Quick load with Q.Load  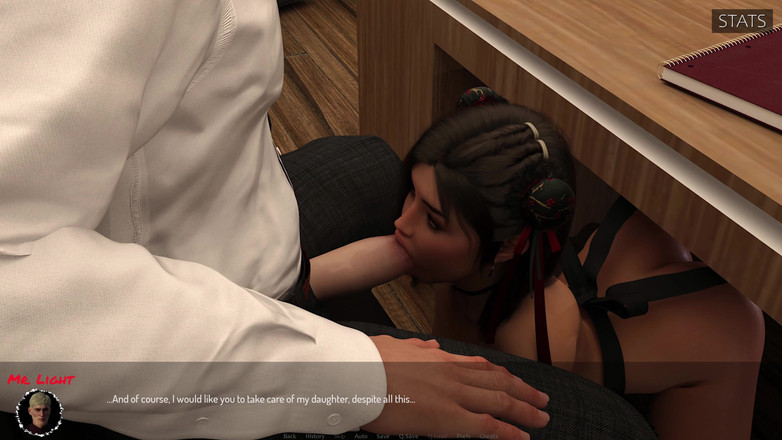click(x=437, y=436)
